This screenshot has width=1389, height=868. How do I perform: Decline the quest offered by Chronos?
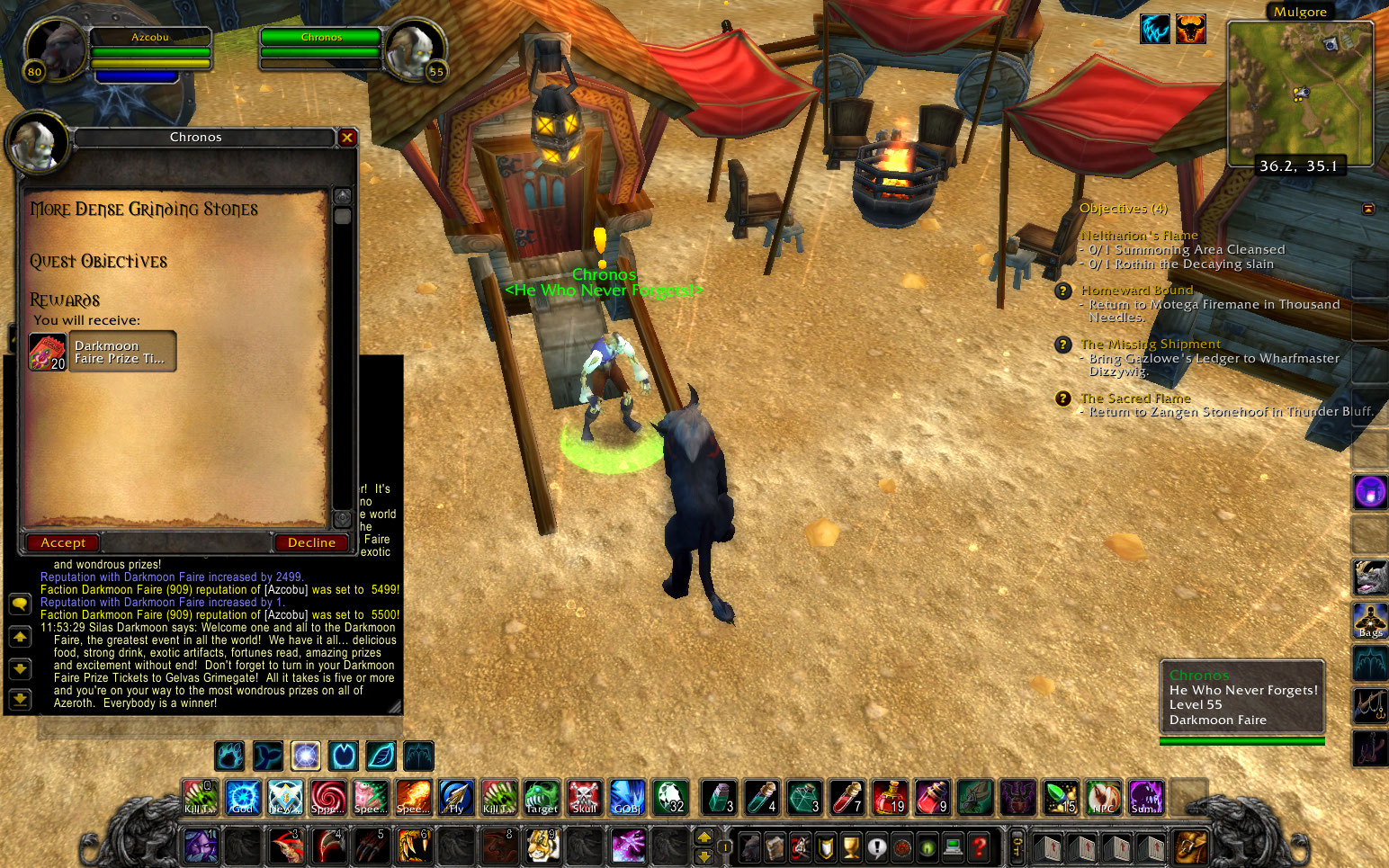pyautogui.click(x=311, y=542)
